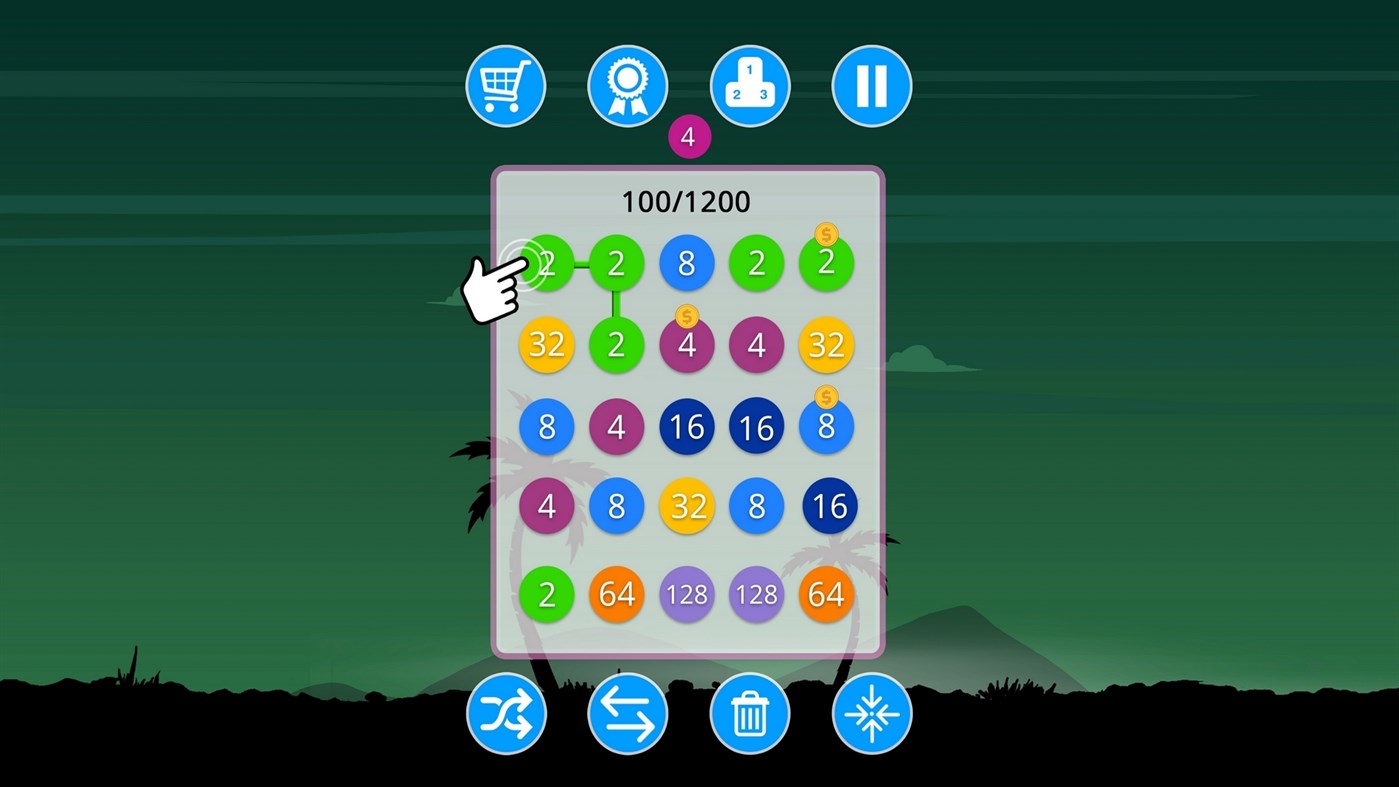View the leaderboard rankings

(x=749, y=86)
